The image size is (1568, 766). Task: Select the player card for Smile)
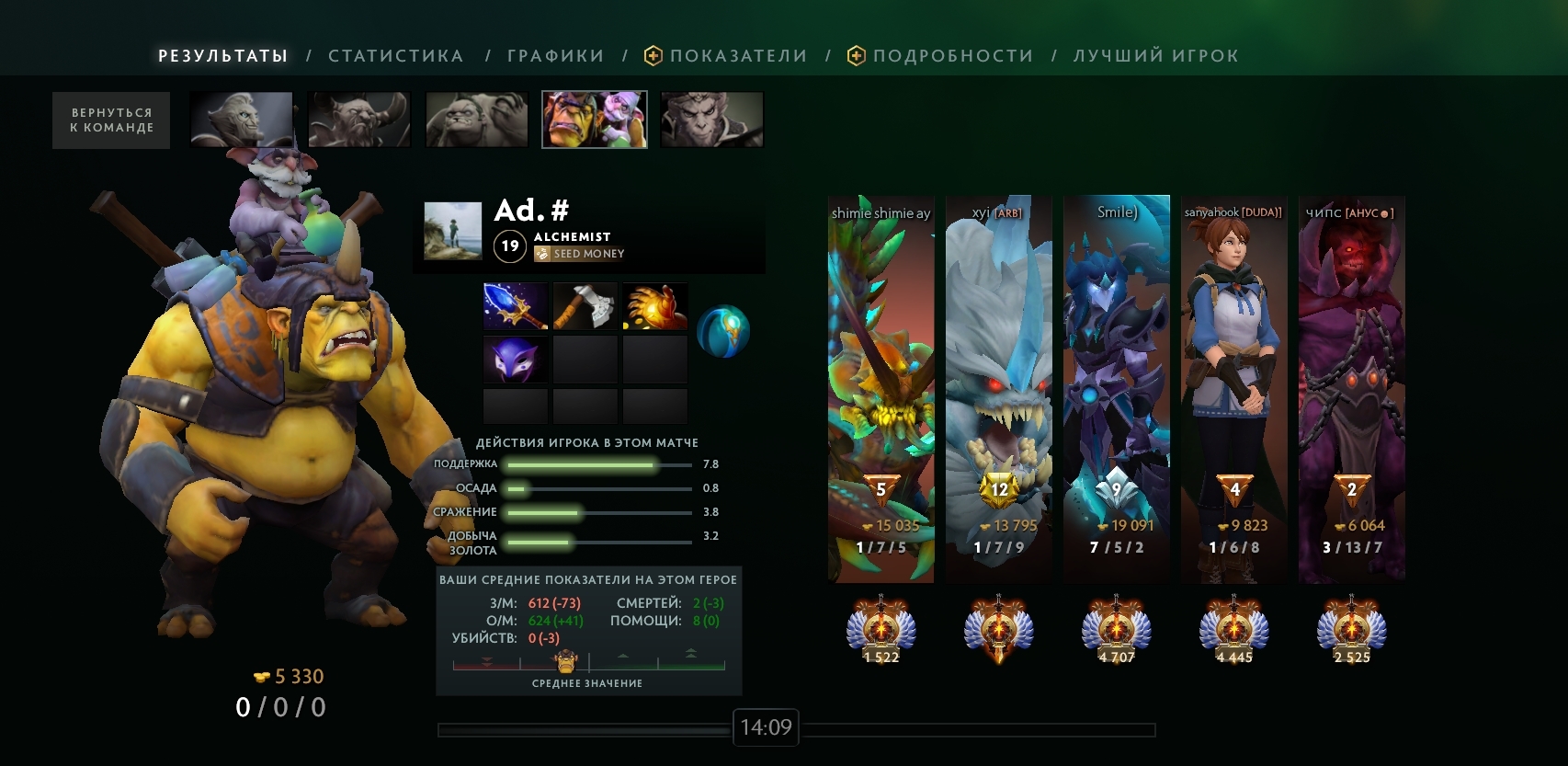1117,388
